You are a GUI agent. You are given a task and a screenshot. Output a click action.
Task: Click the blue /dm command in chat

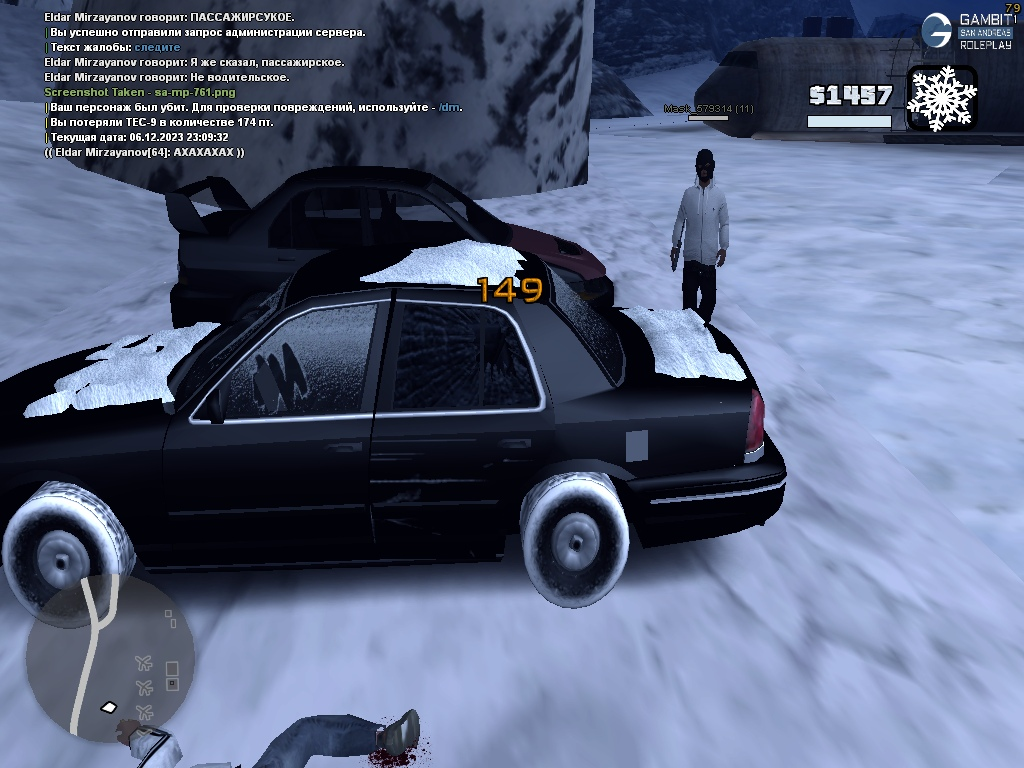click(x=449, y=107)
